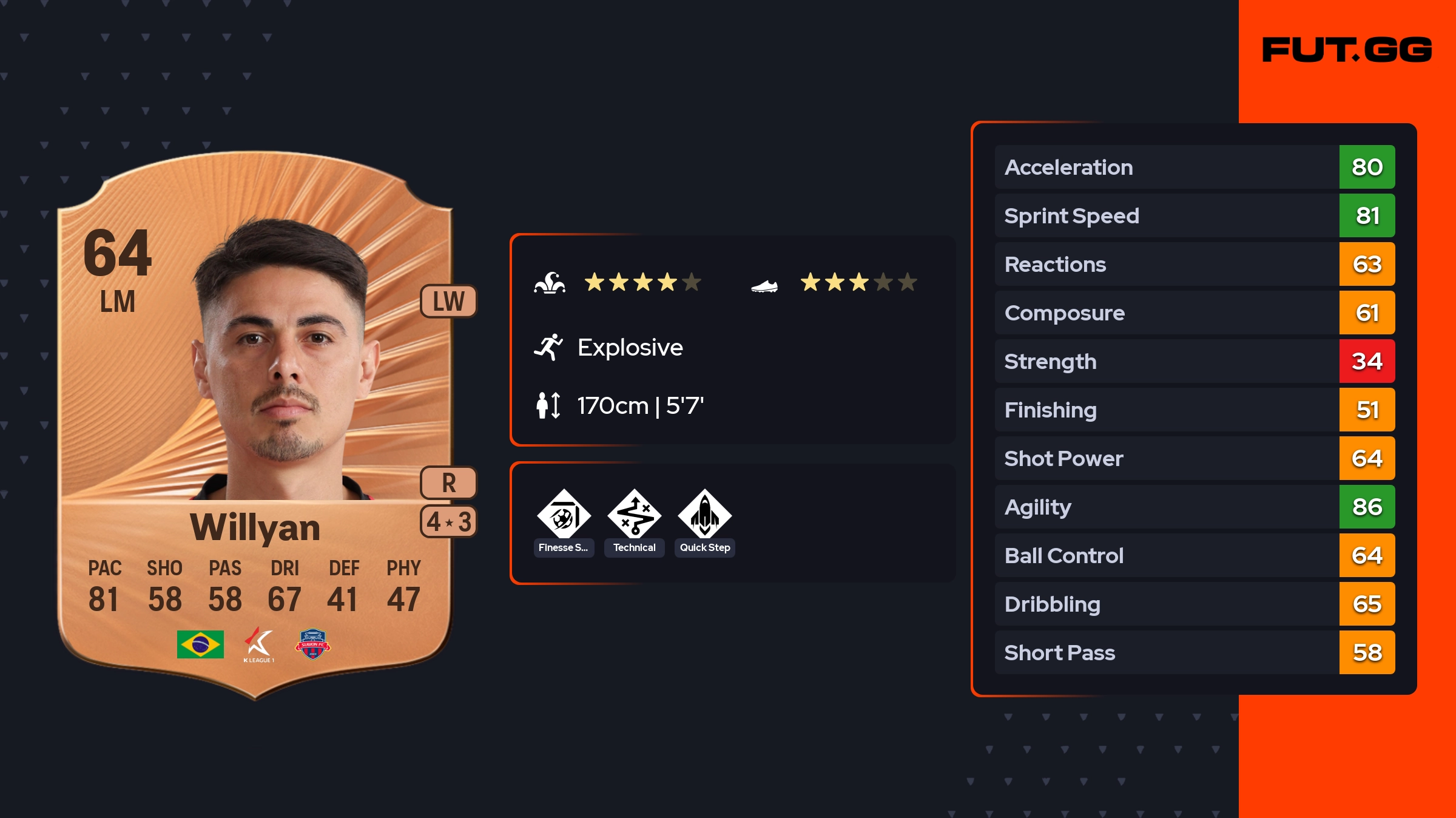This screenshot has width=1456, height=818.
Task: Click the R preferred foot badge
Action: click(x=448, y=482)
